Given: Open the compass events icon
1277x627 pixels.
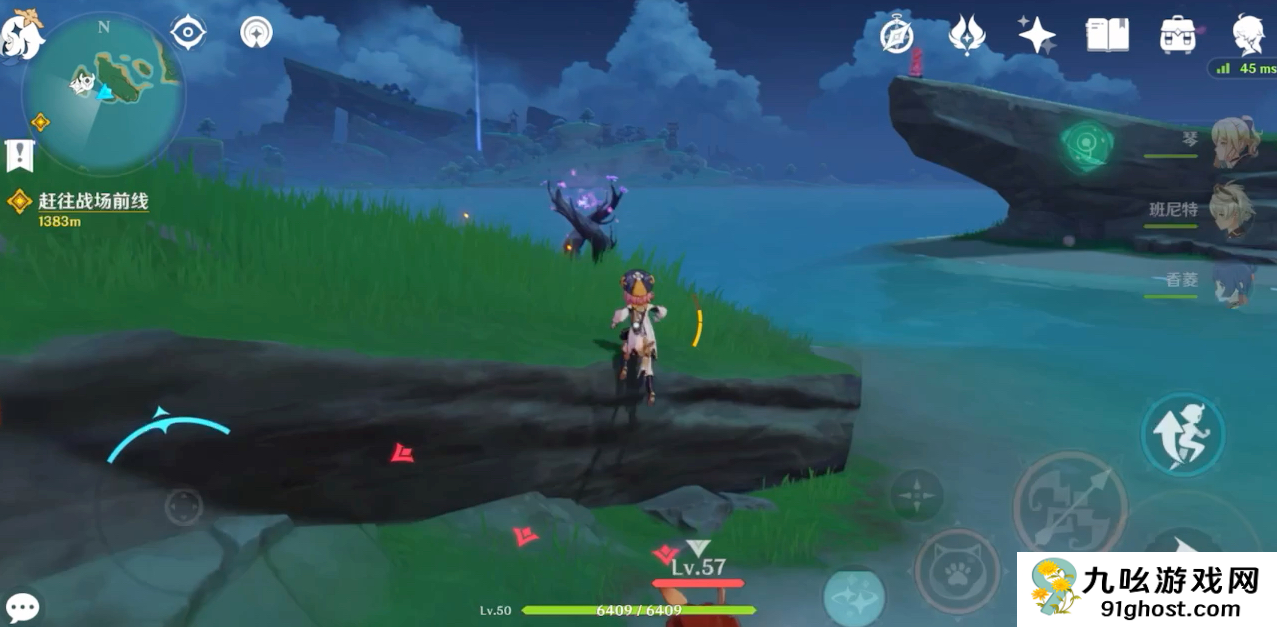Looking at the screenshot, I should [x=897, y=36].
